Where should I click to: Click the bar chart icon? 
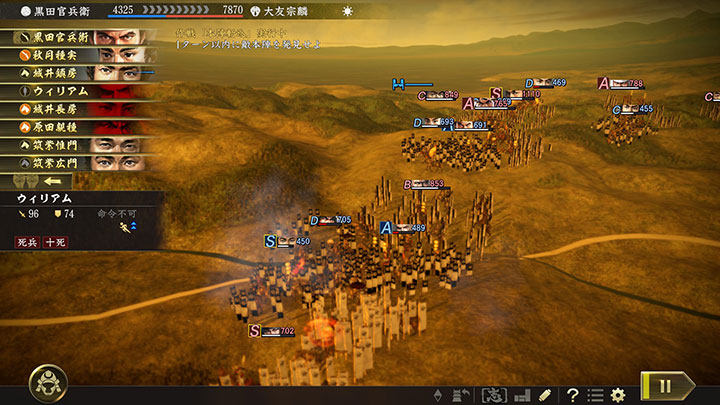(x=521, y=395)
